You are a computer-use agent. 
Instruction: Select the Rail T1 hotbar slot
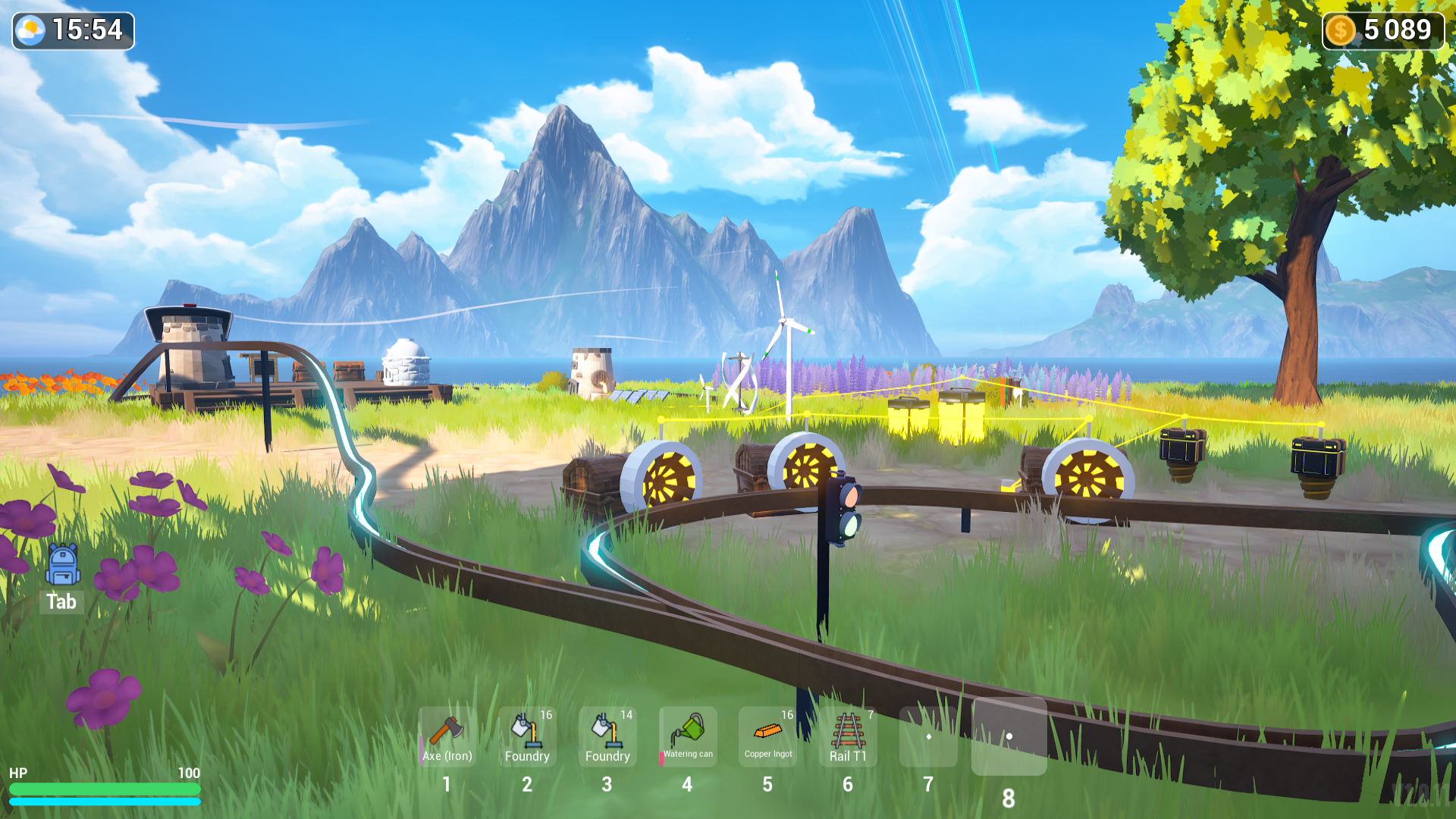[848, 736]
